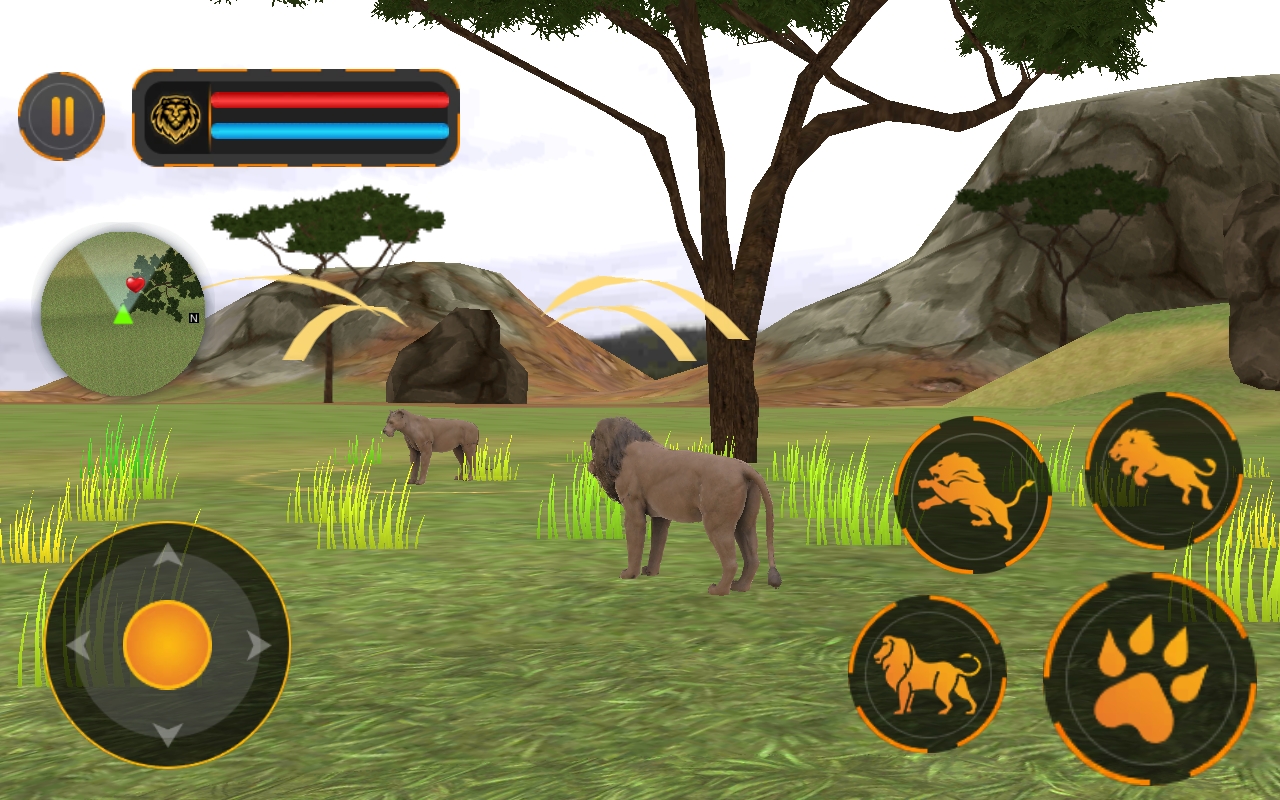Click the orange joystick center knob
Screen dimensions: 1280x800
click(x=166, y=645)
